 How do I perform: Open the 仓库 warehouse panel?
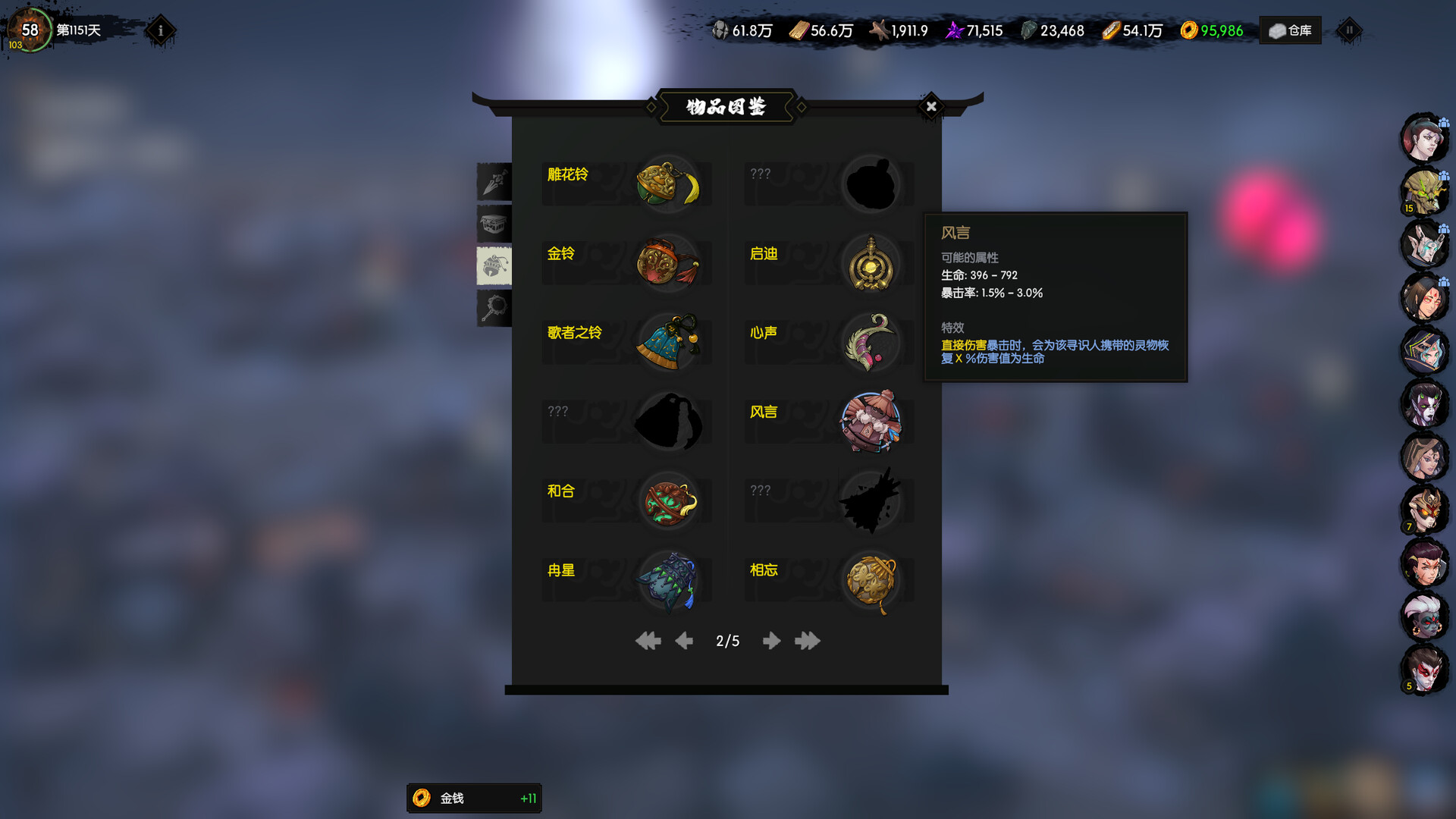point(1289,30)
